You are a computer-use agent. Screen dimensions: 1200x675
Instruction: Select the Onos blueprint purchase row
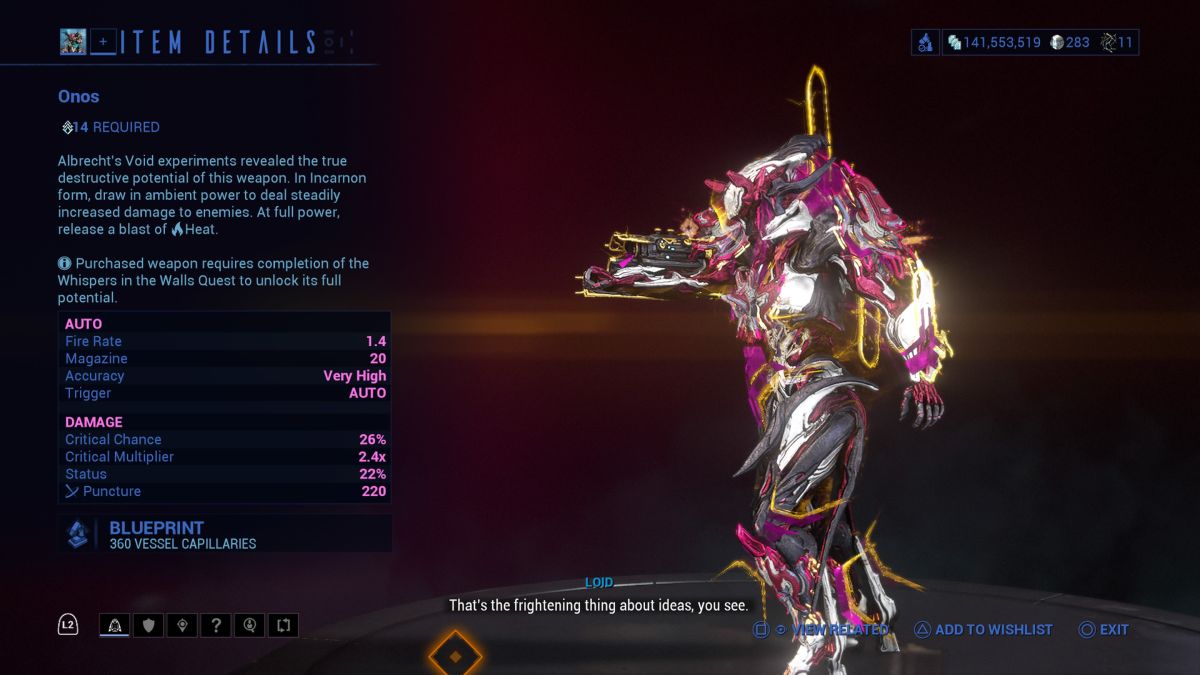point(224,534)
